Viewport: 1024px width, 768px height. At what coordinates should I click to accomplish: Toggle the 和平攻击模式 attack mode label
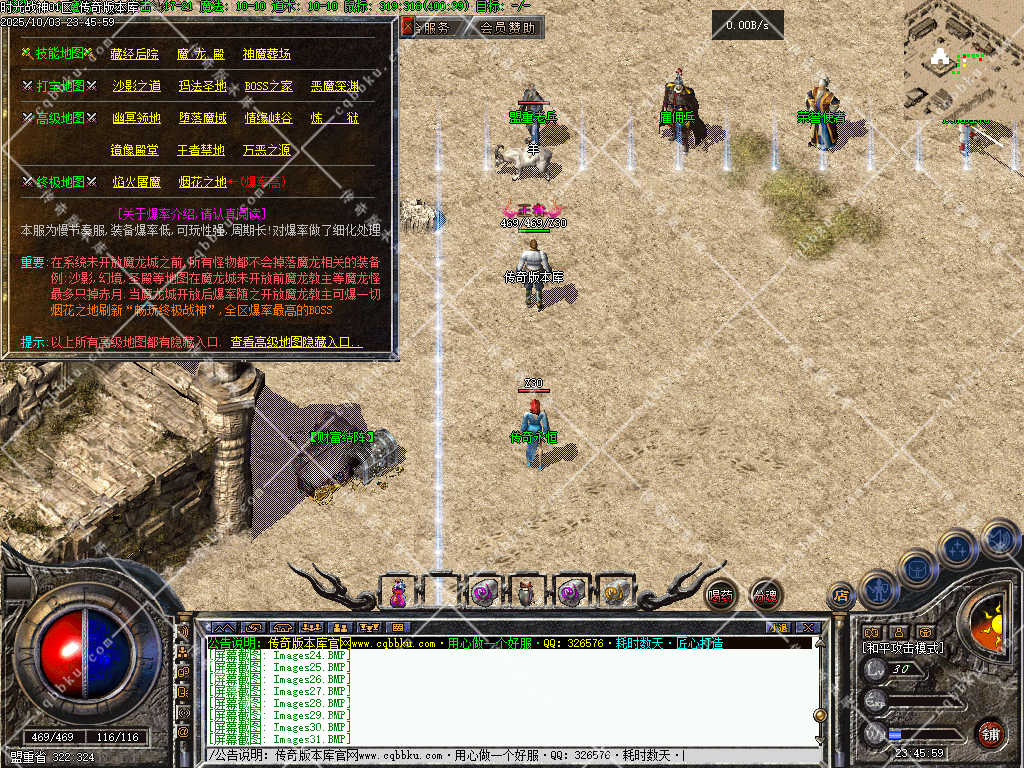[902, 648]
